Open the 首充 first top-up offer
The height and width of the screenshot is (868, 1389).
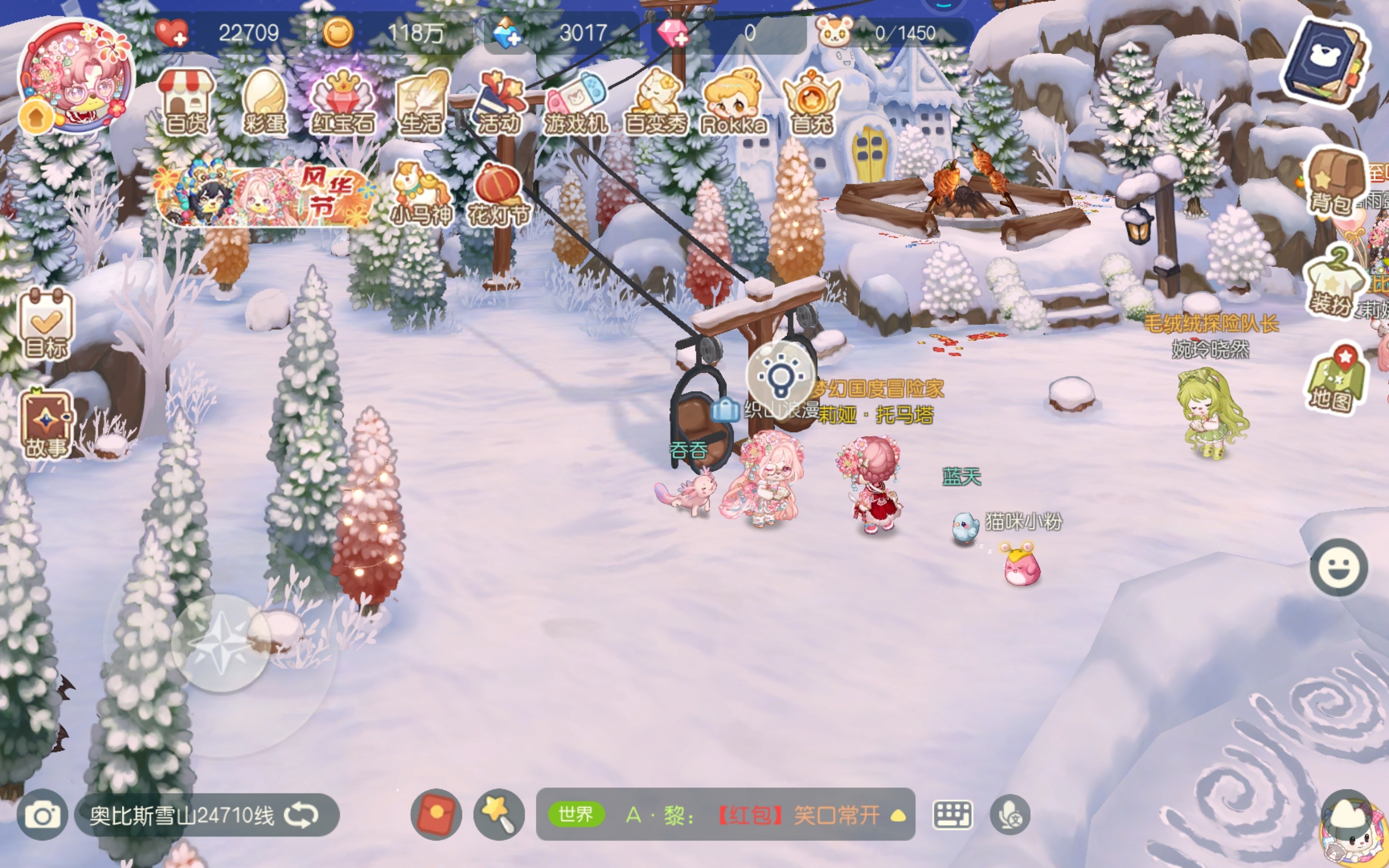pyautogui.click(x=812, y=102)
